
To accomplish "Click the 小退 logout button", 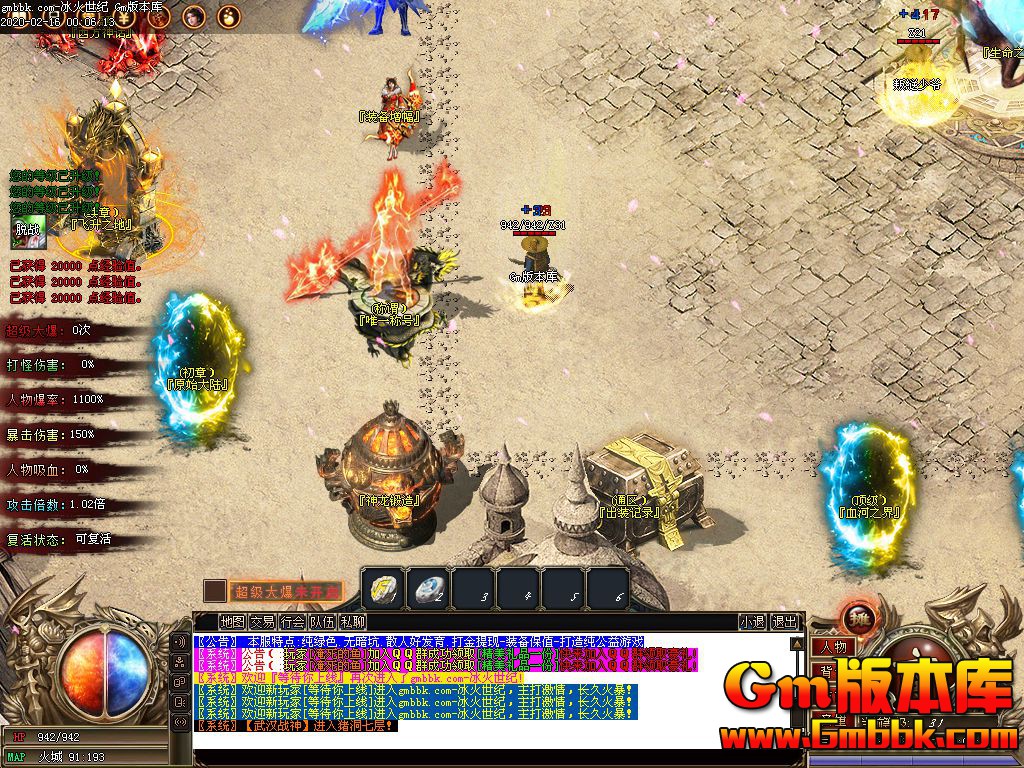I will [752, 621].
